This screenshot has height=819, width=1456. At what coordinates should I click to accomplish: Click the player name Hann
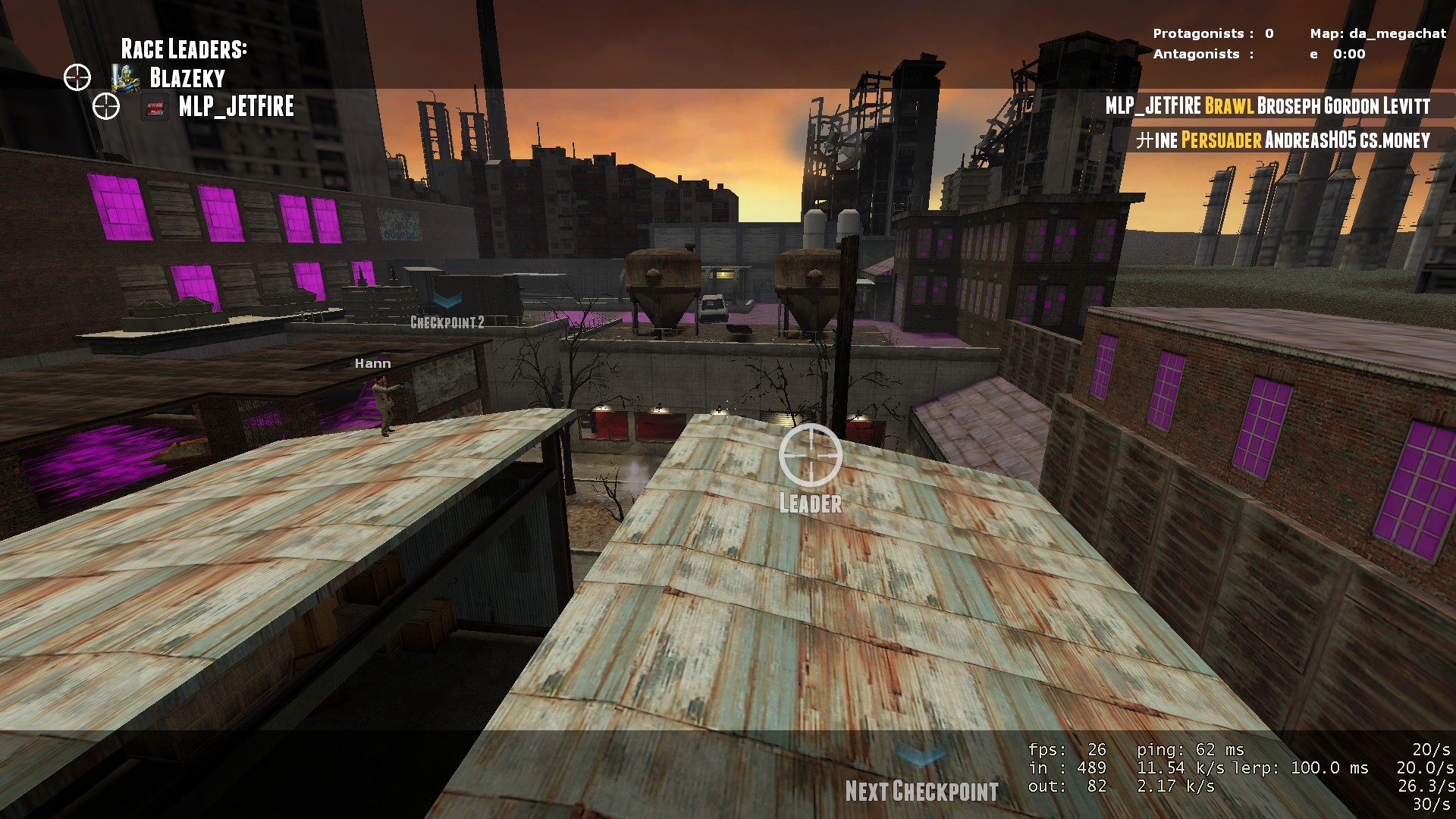[x=372, y=363]
